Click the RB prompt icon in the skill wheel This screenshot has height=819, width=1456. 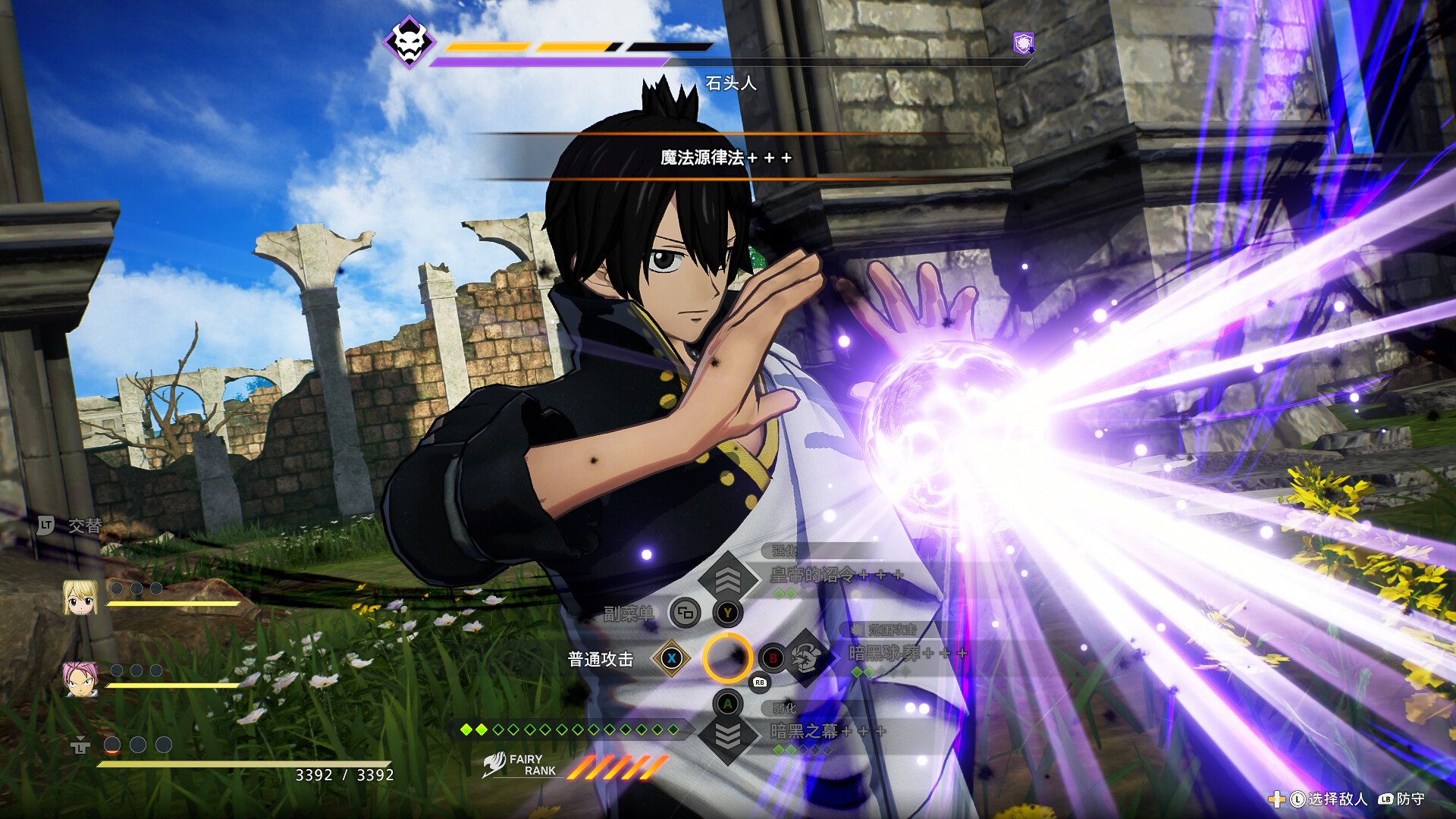pyautogui.click(x=761, y=682)
